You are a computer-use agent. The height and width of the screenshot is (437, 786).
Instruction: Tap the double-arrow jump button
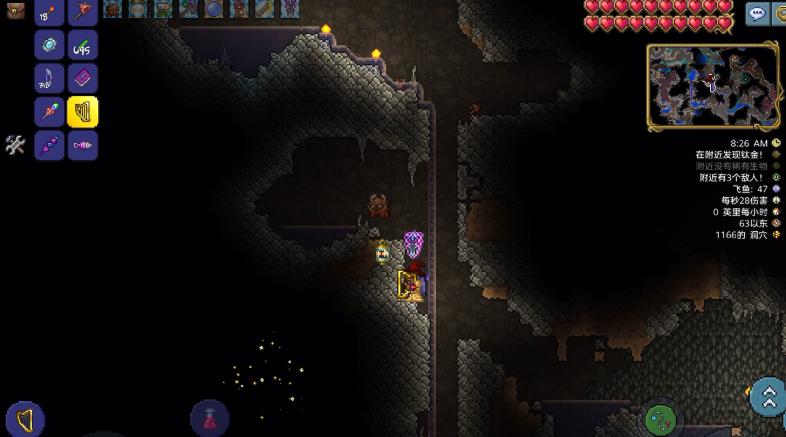tap(768, 397)
